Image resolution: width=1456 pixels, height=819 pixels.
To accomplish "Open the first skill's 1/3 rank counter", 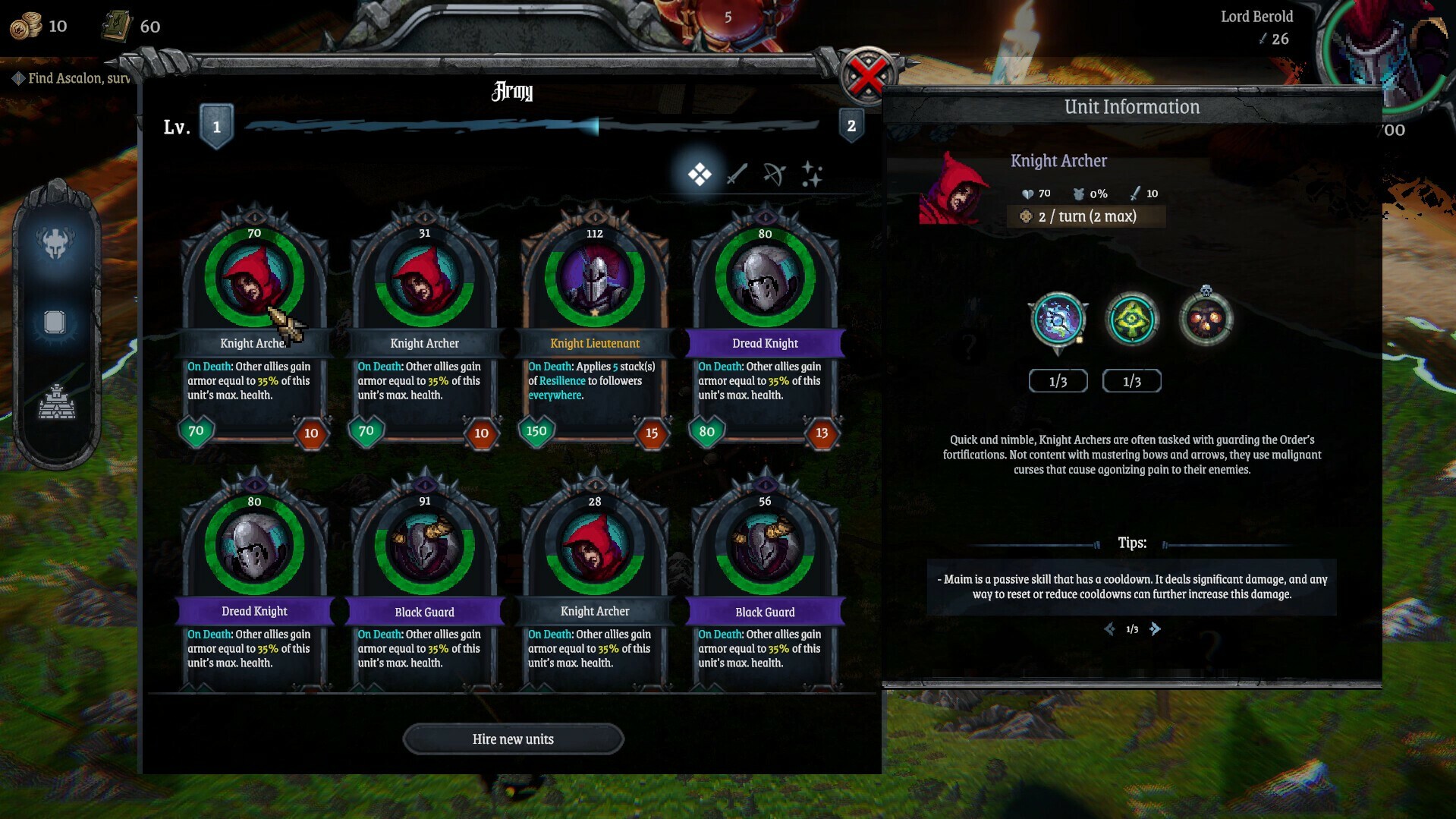I will coord(1058,380).
